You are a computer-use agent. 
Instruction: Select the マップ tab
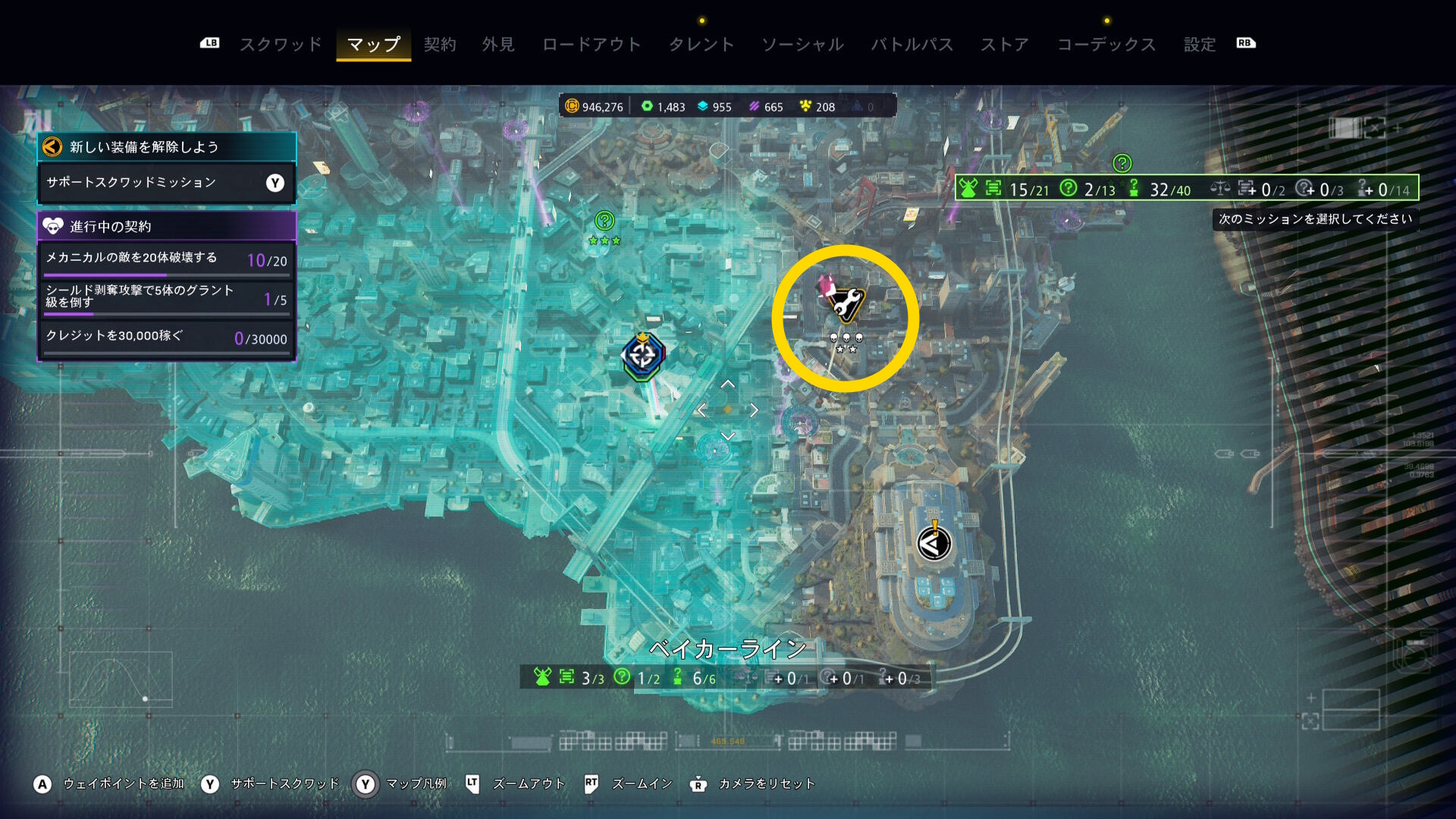(x=373, y=44)
